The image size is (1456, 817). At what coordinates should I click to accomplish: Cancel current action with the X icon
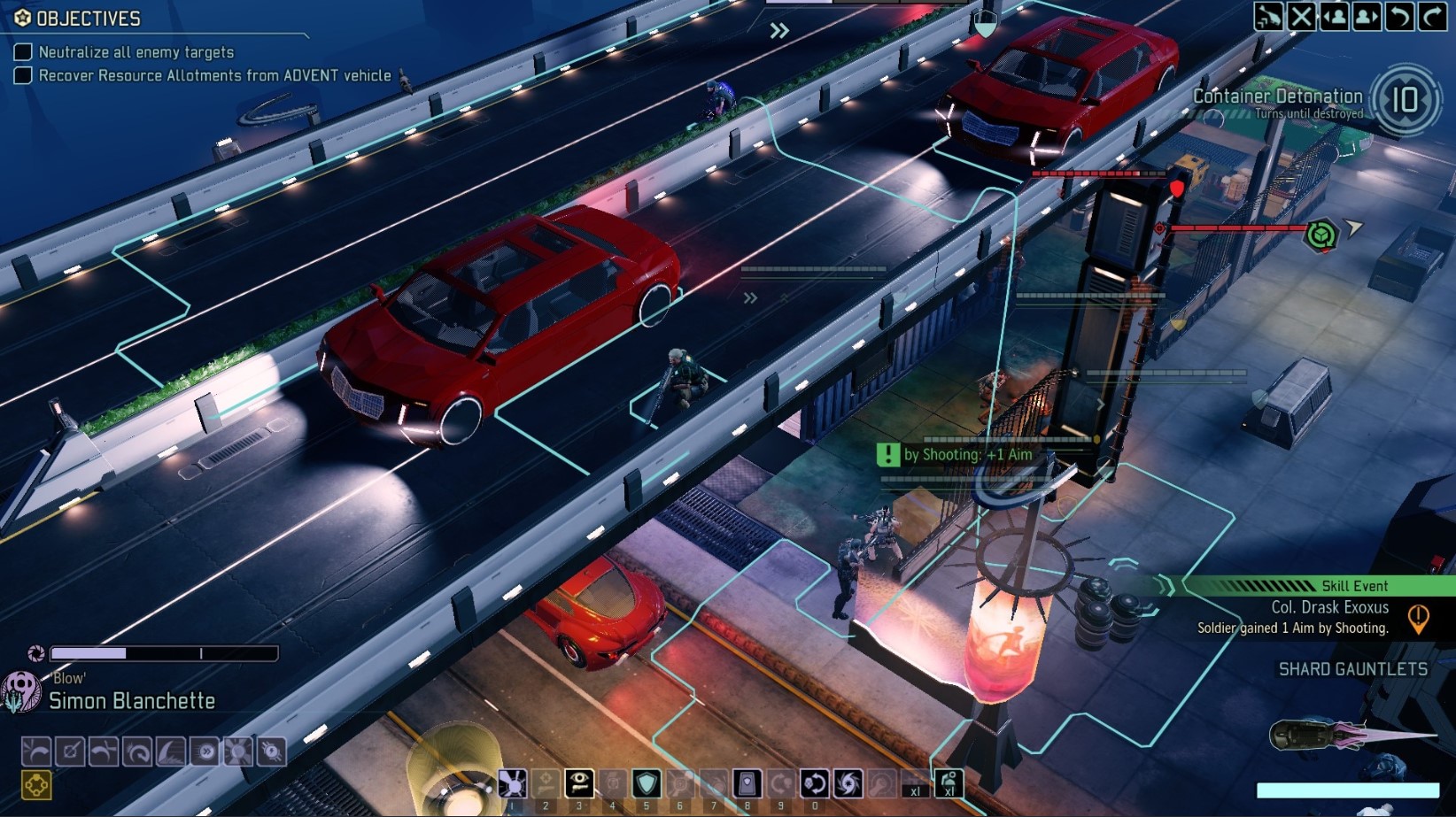[1299, 16]
